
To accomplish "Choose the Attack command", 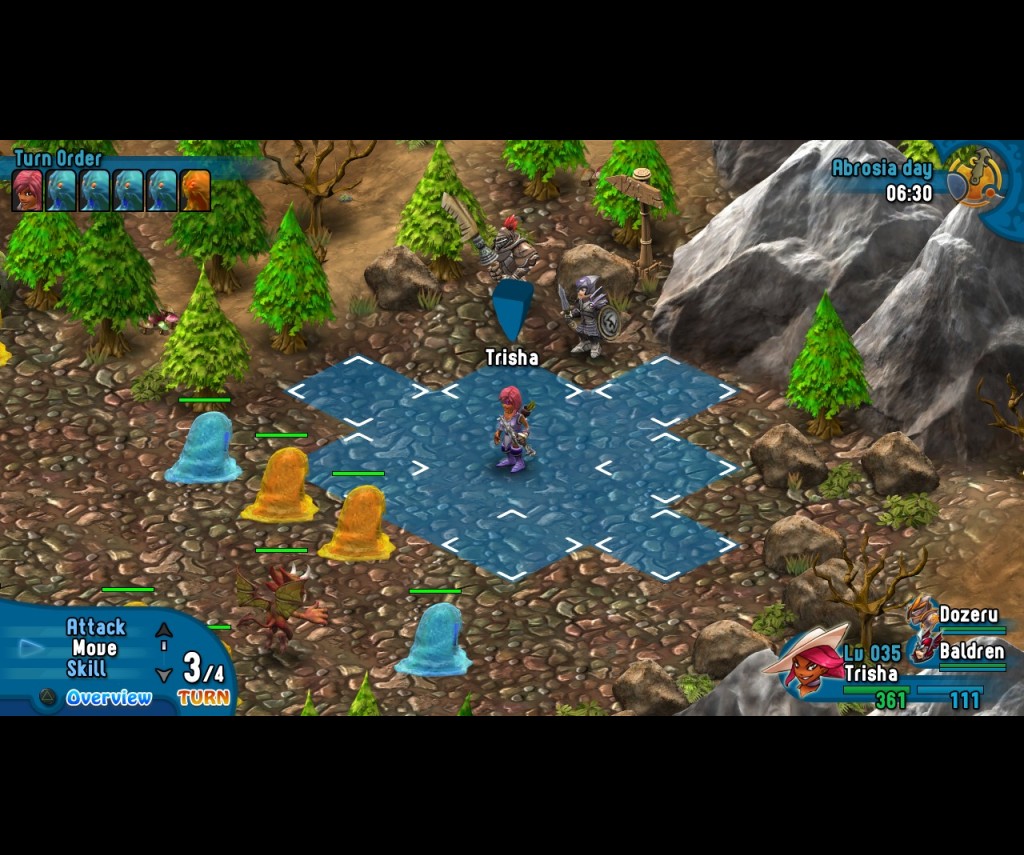I will click(x=96, y=627).
